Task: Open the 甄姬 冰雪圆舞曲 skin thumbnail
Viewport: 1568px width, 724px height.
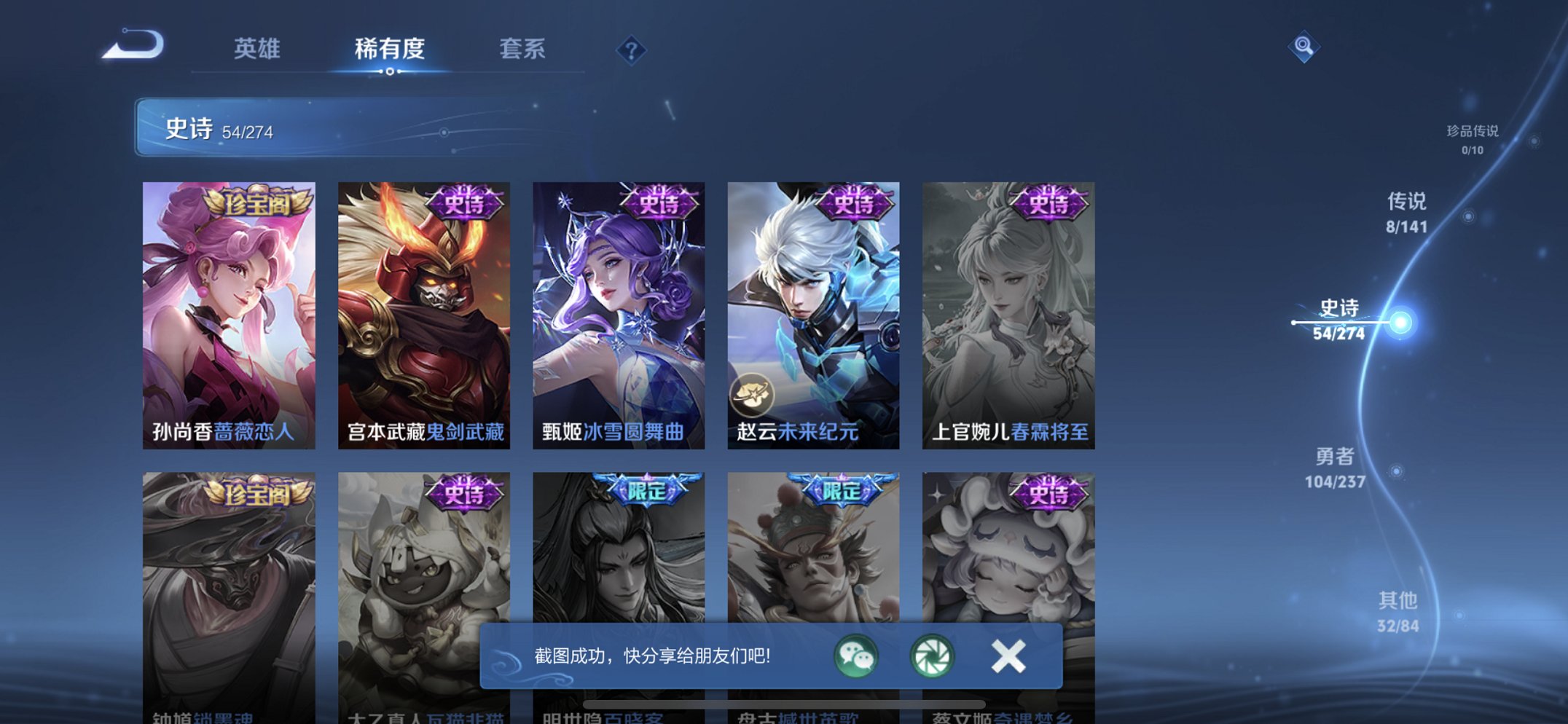Action: click(x=618, y=306)
